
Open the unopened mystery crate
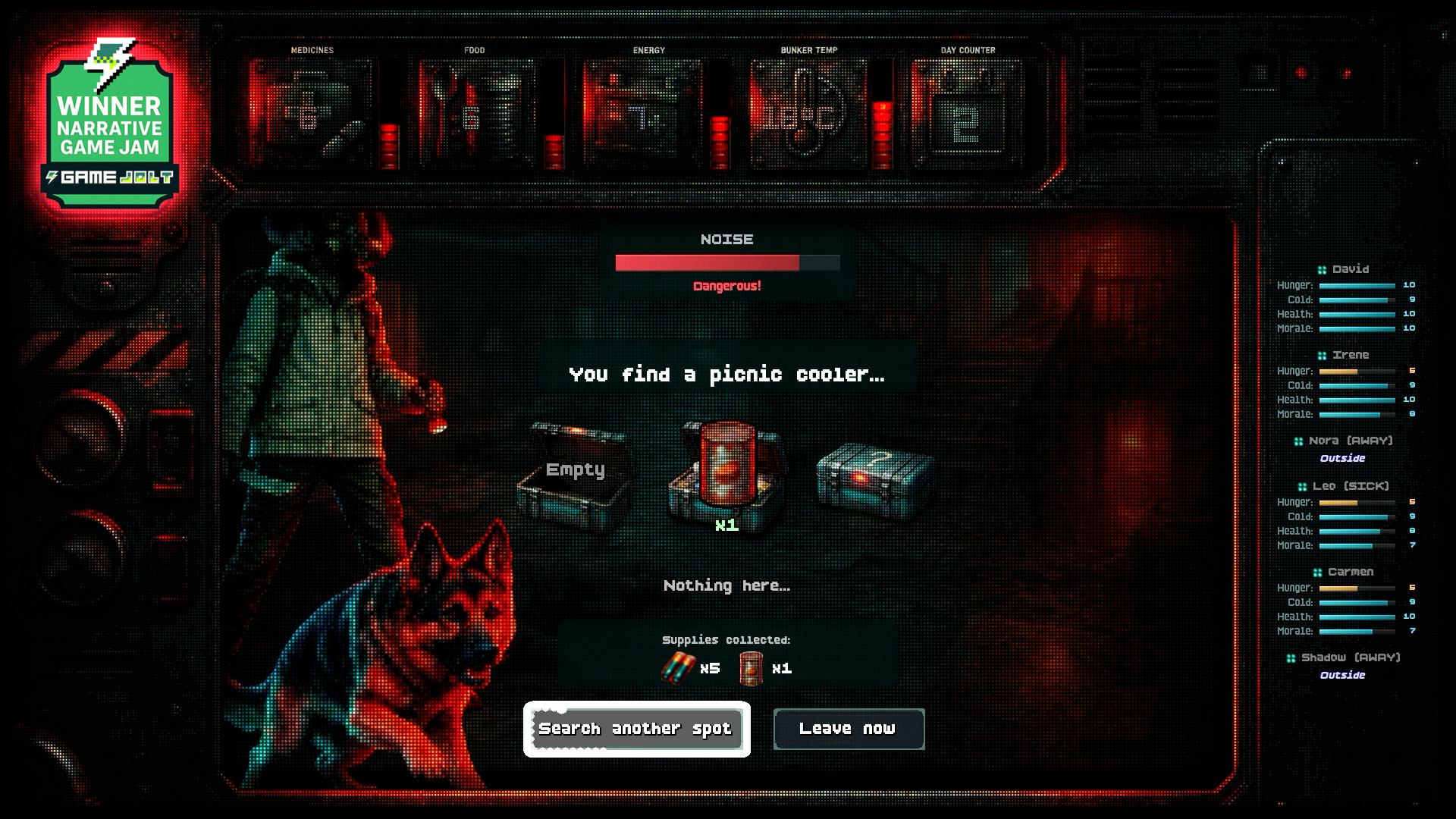tap(876, 476)
